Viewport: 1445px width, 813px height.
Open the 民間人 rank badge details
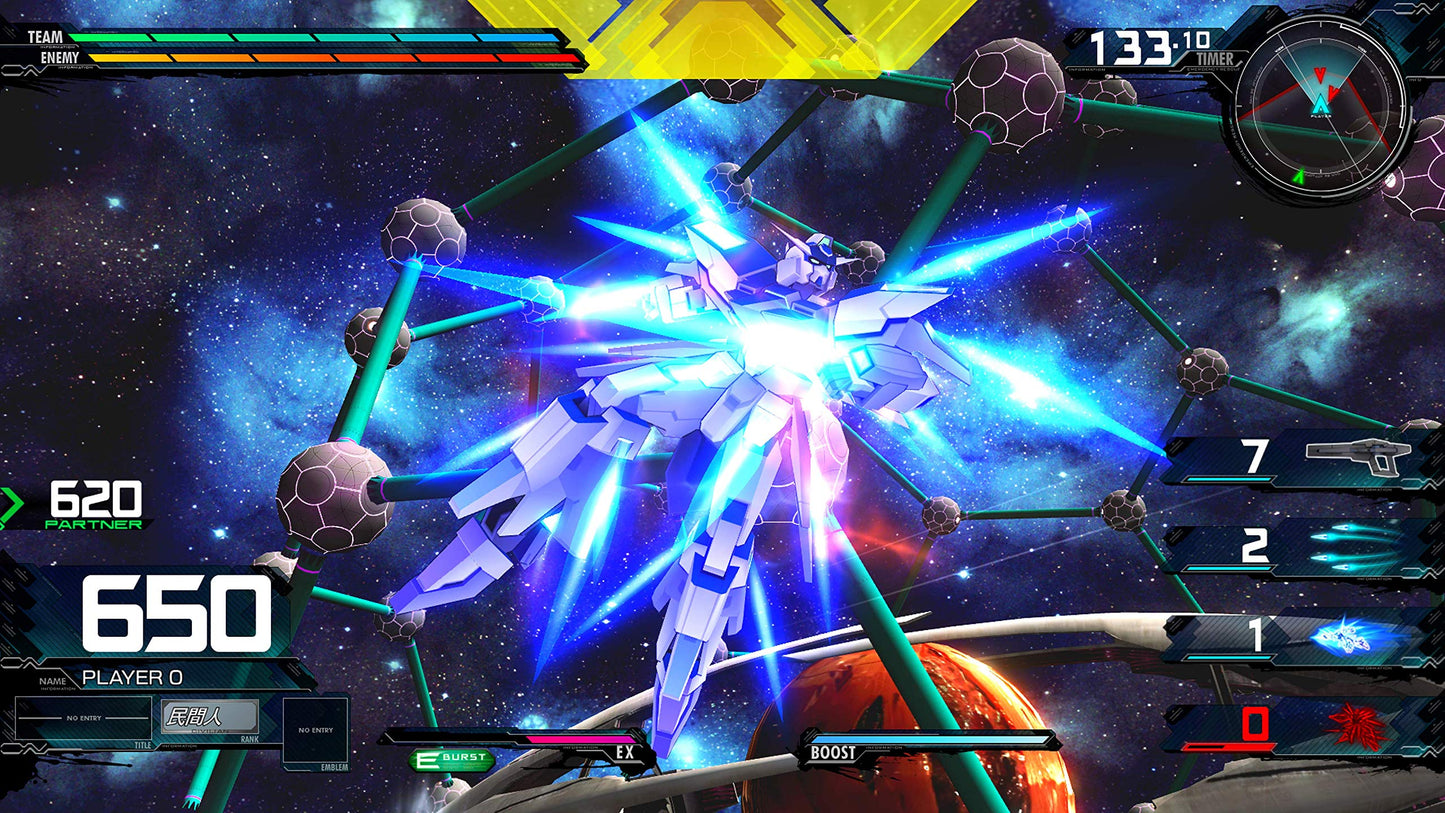click(209, 714)
